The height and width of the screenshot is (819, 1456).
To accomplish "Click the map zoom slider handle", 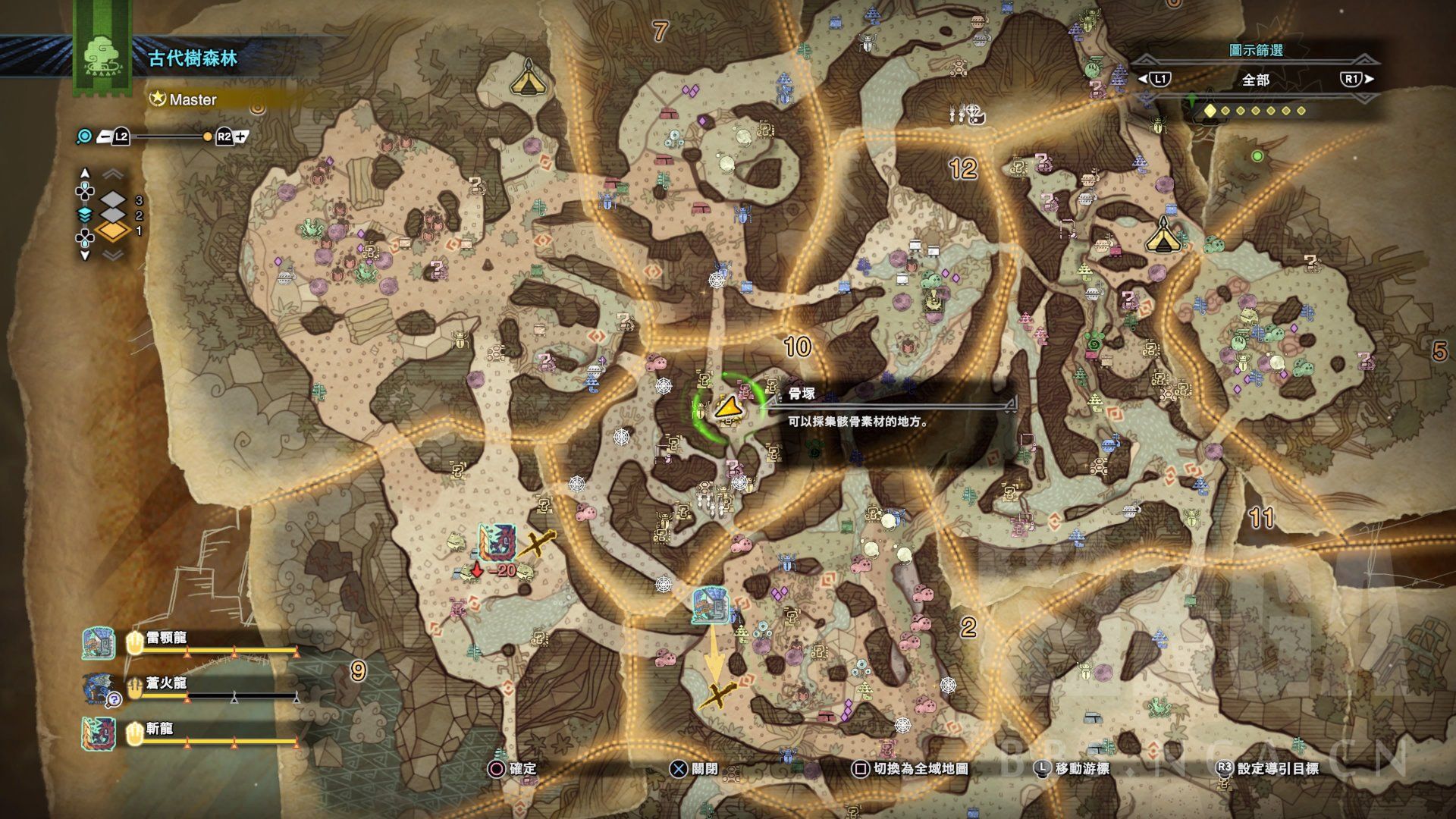I will coord(208,137).
